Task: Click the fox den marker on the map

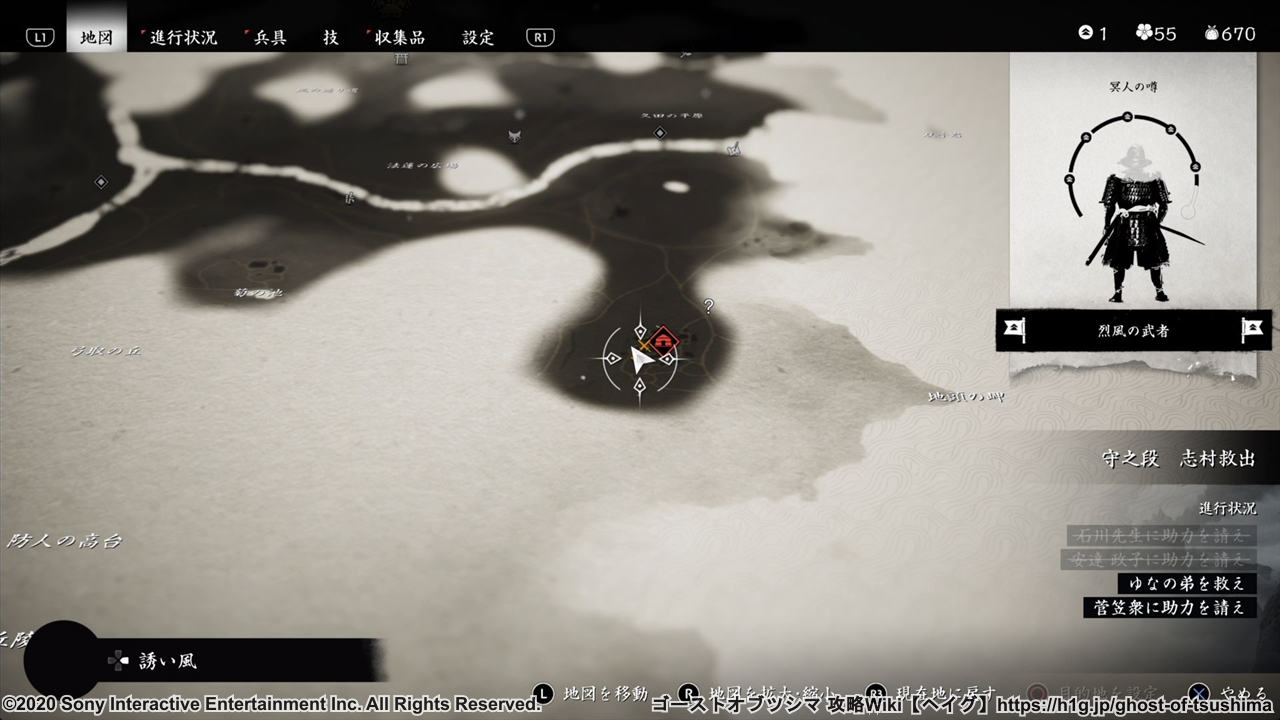Action: pyautogui.click(x=514, y=136)
